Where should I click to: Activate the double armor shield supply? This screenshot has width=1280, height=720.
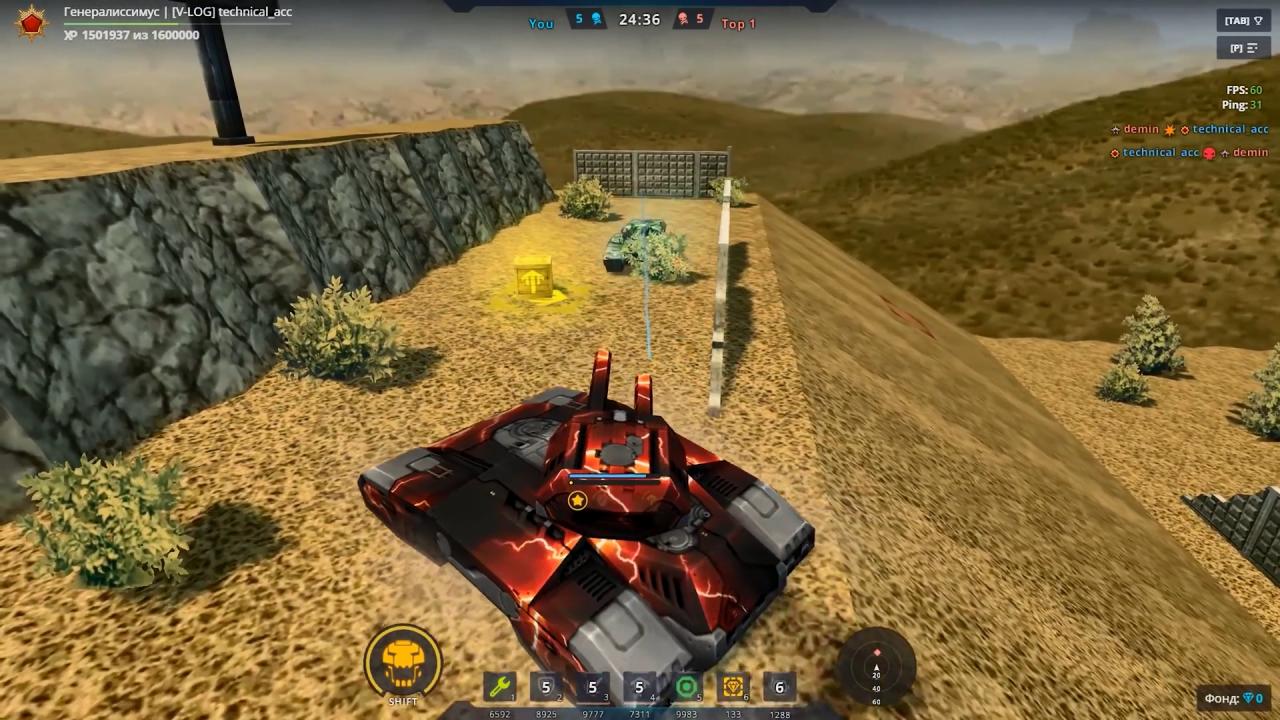pyautogui.click(x=545, y=687)
